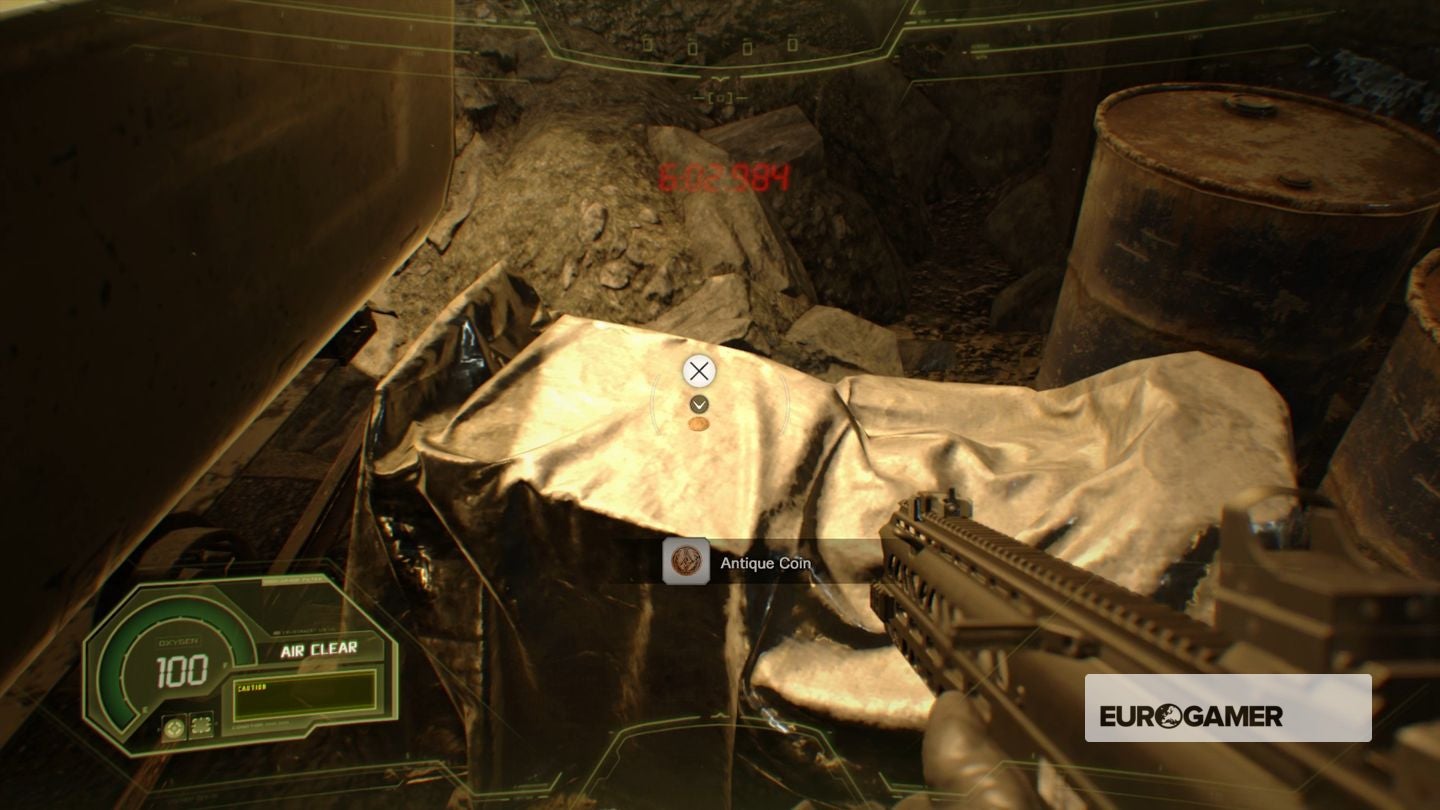Click the AIR CLEAR status indicator

coord(319,649)
